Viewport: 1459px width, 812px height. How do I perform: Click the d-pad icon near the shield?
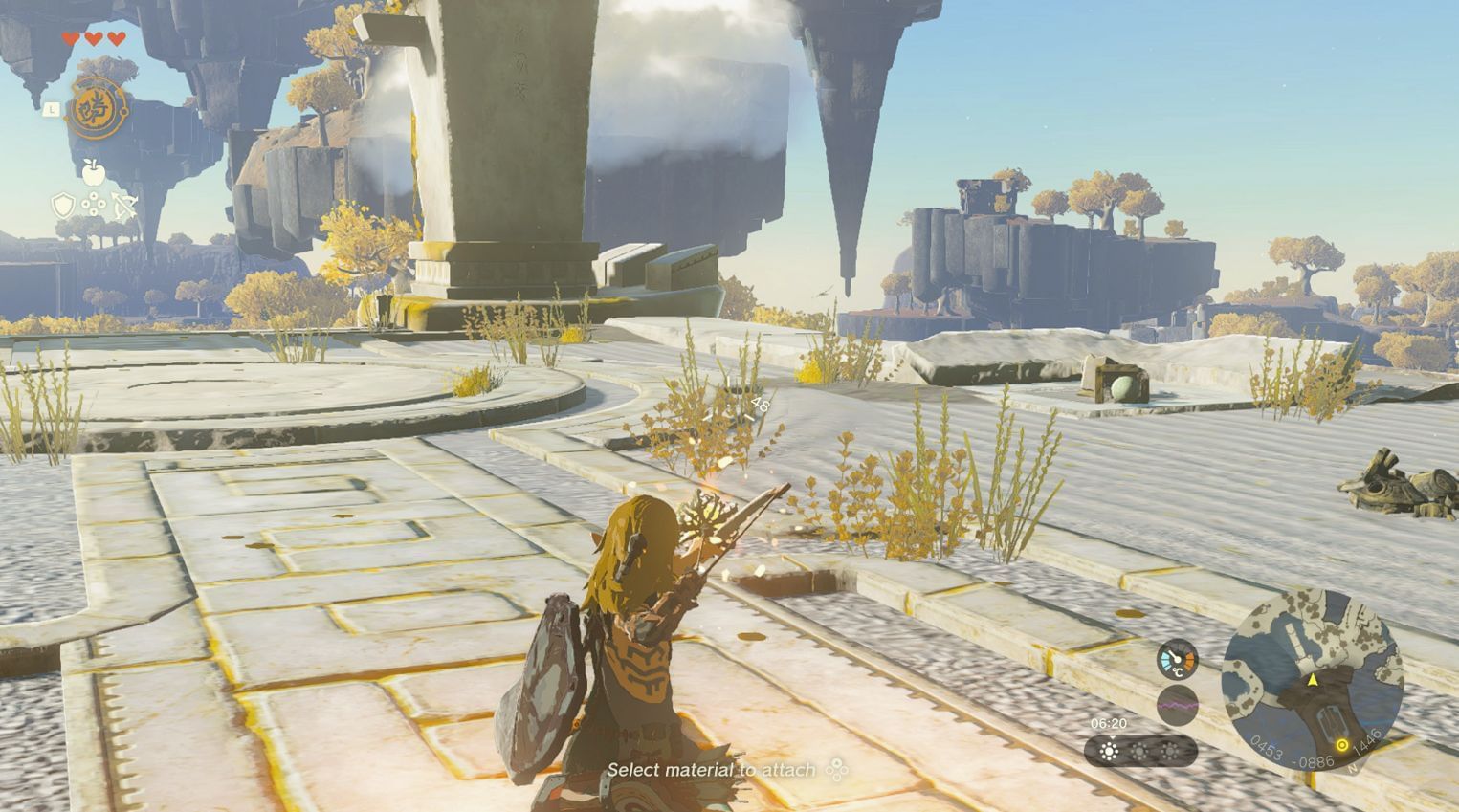tap(94, 204)
